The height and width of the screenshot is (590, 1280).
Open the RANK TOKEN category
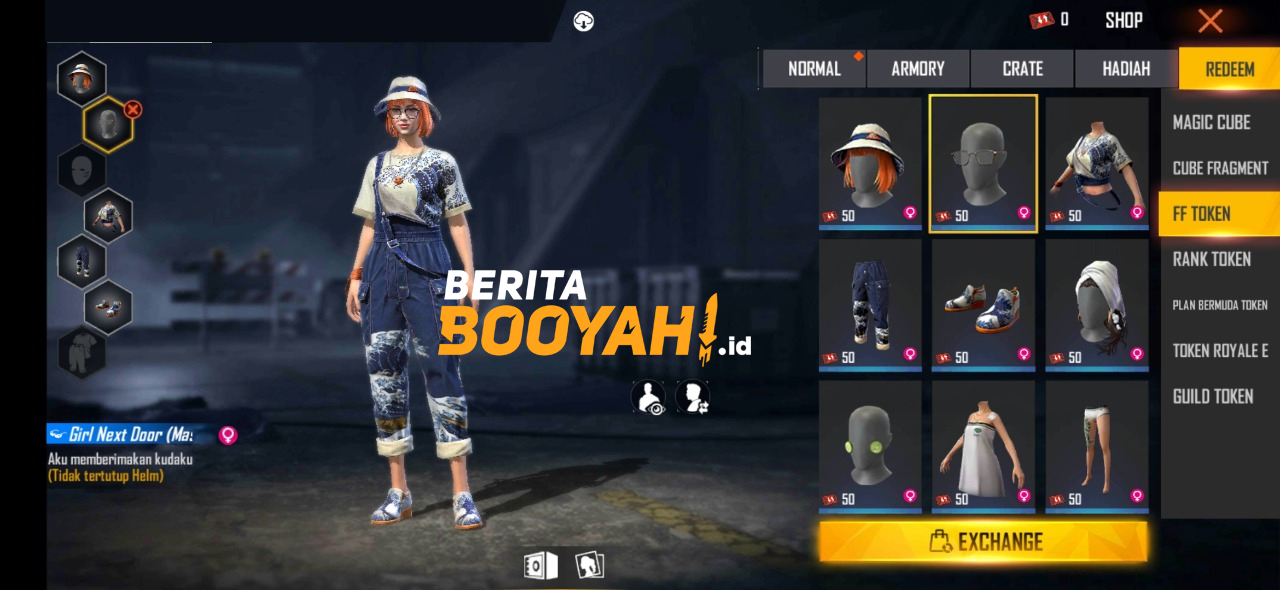point(1211,259)
